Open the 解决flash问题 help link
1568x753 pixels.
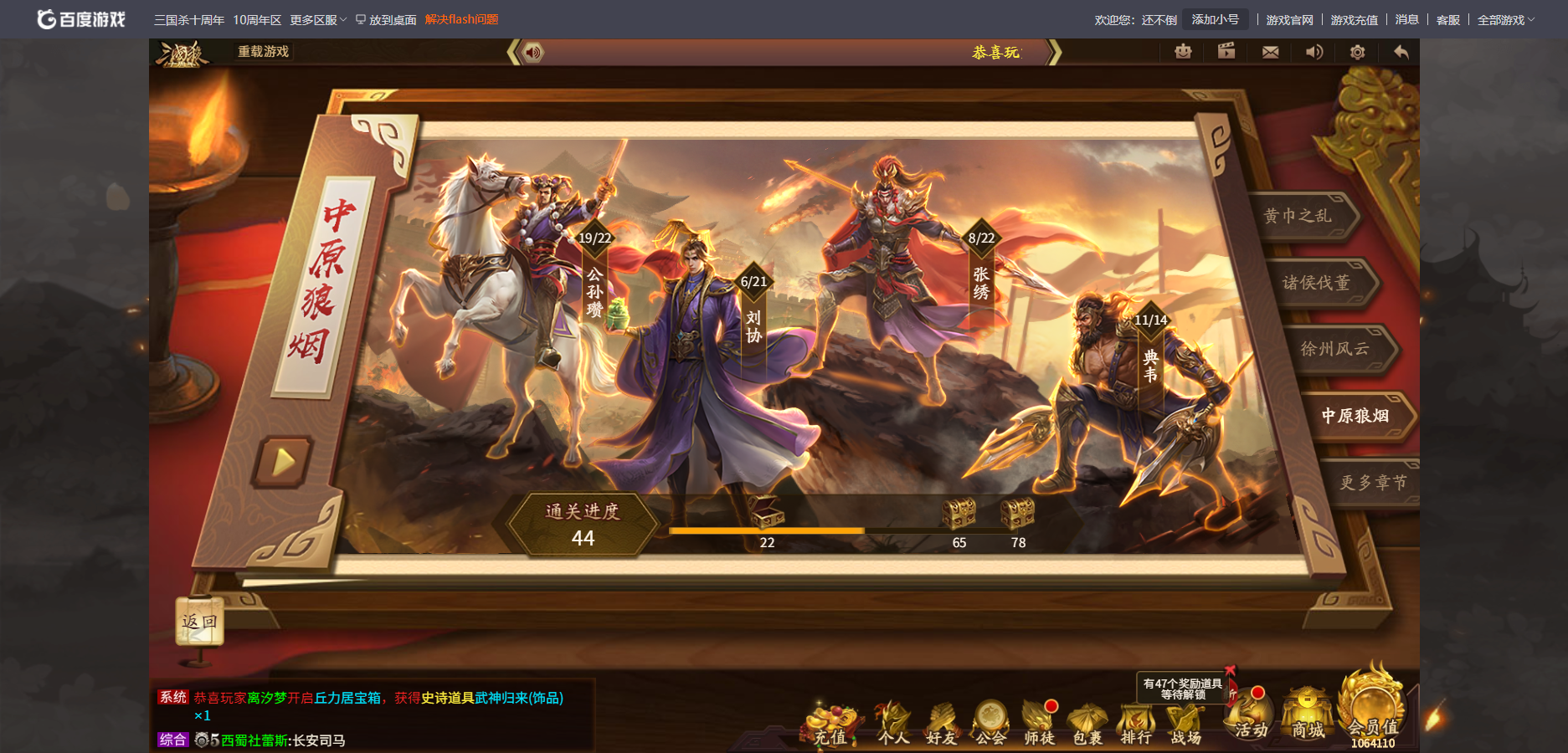461,17
